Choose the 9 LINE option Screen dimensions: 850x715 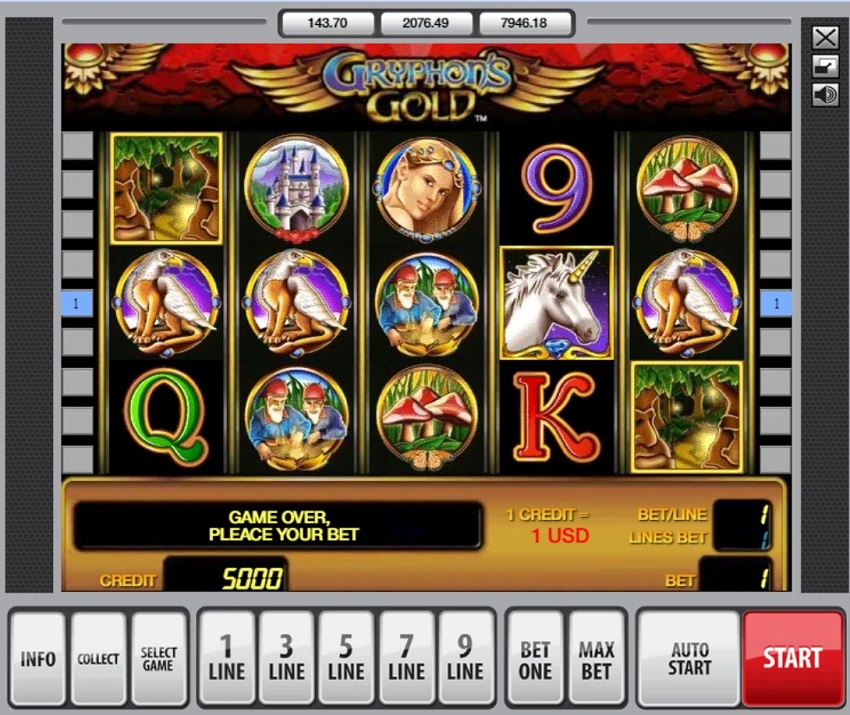pyautogui.click(x=466, y=659)
